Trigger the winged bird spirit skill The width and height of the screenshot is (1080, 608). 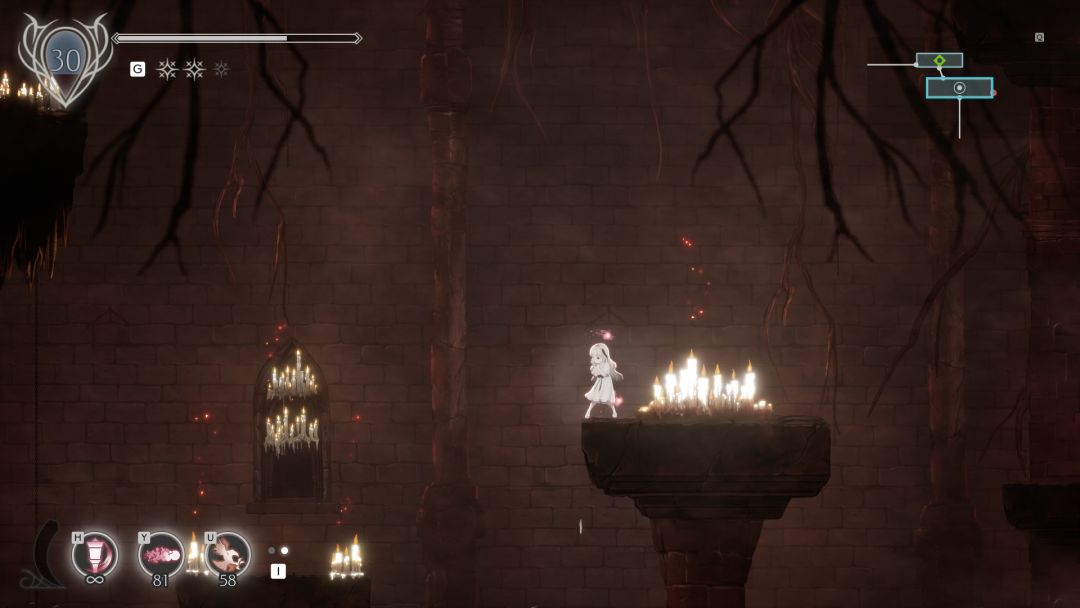click(x=228, y=553)
